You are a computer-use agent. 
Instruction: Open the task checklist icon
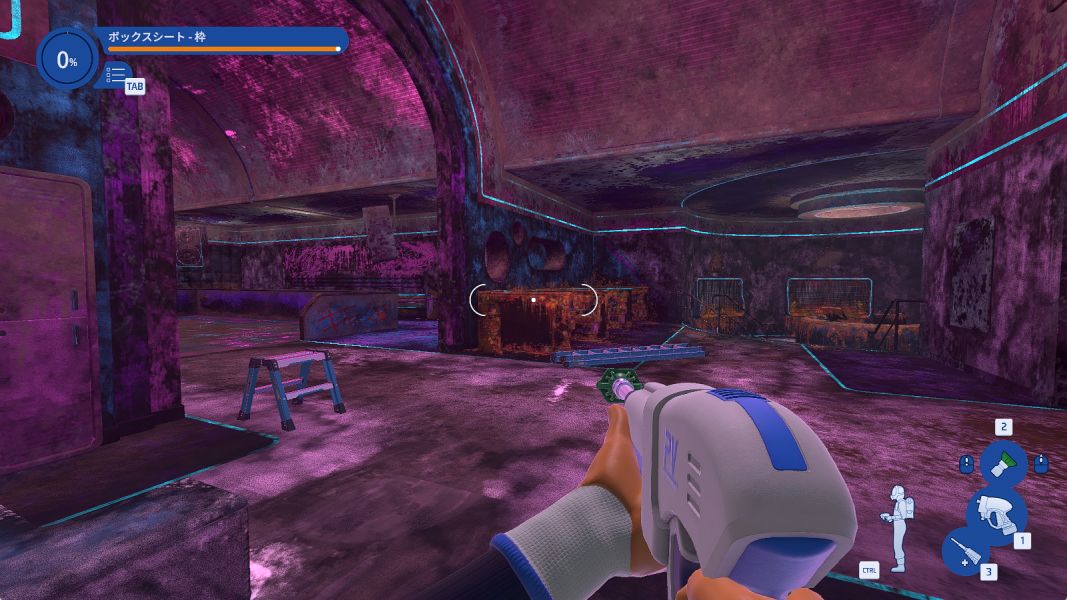click(116, 75)
